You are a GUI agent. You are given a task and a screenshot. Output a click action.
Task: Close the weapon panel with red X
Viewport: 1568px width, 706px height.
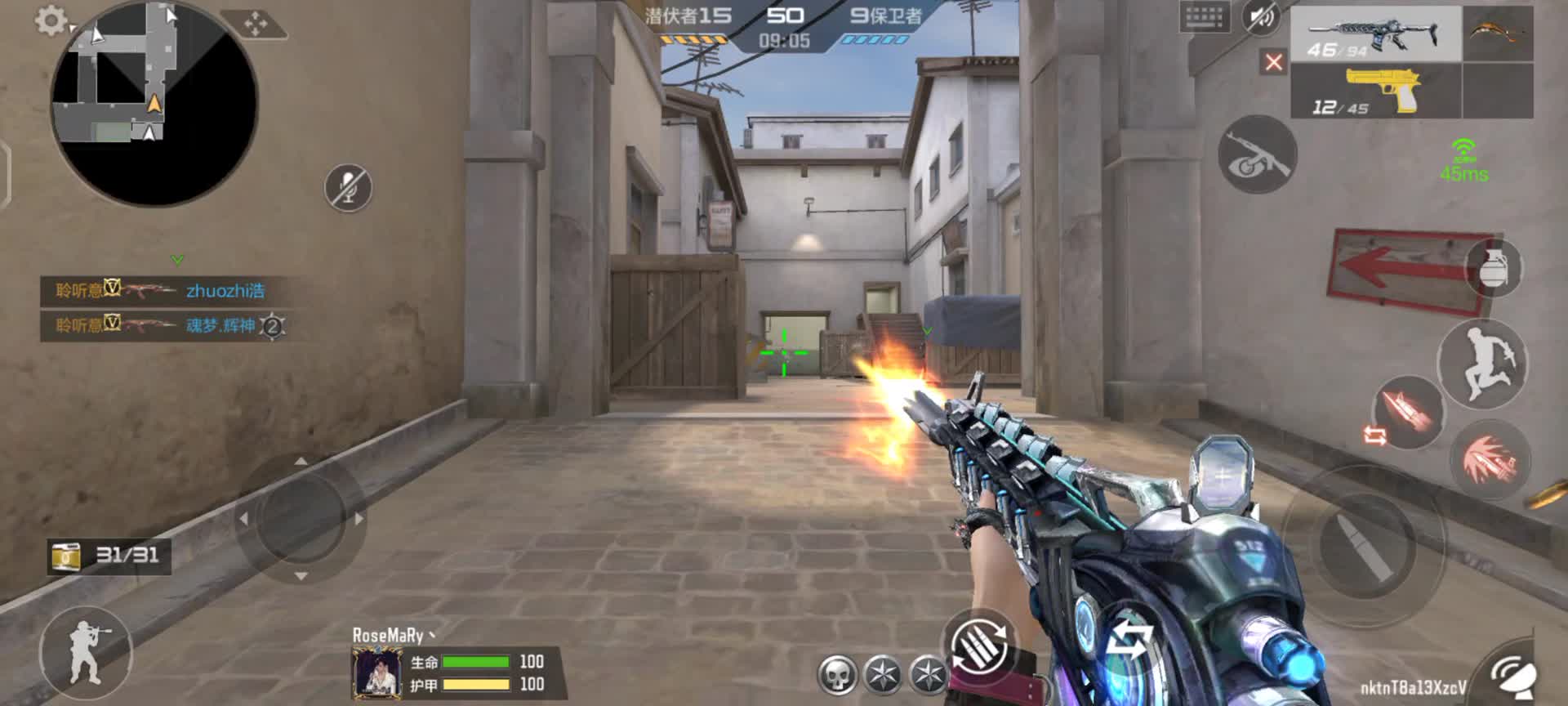pyautogui.click(x=1273, y=62)
